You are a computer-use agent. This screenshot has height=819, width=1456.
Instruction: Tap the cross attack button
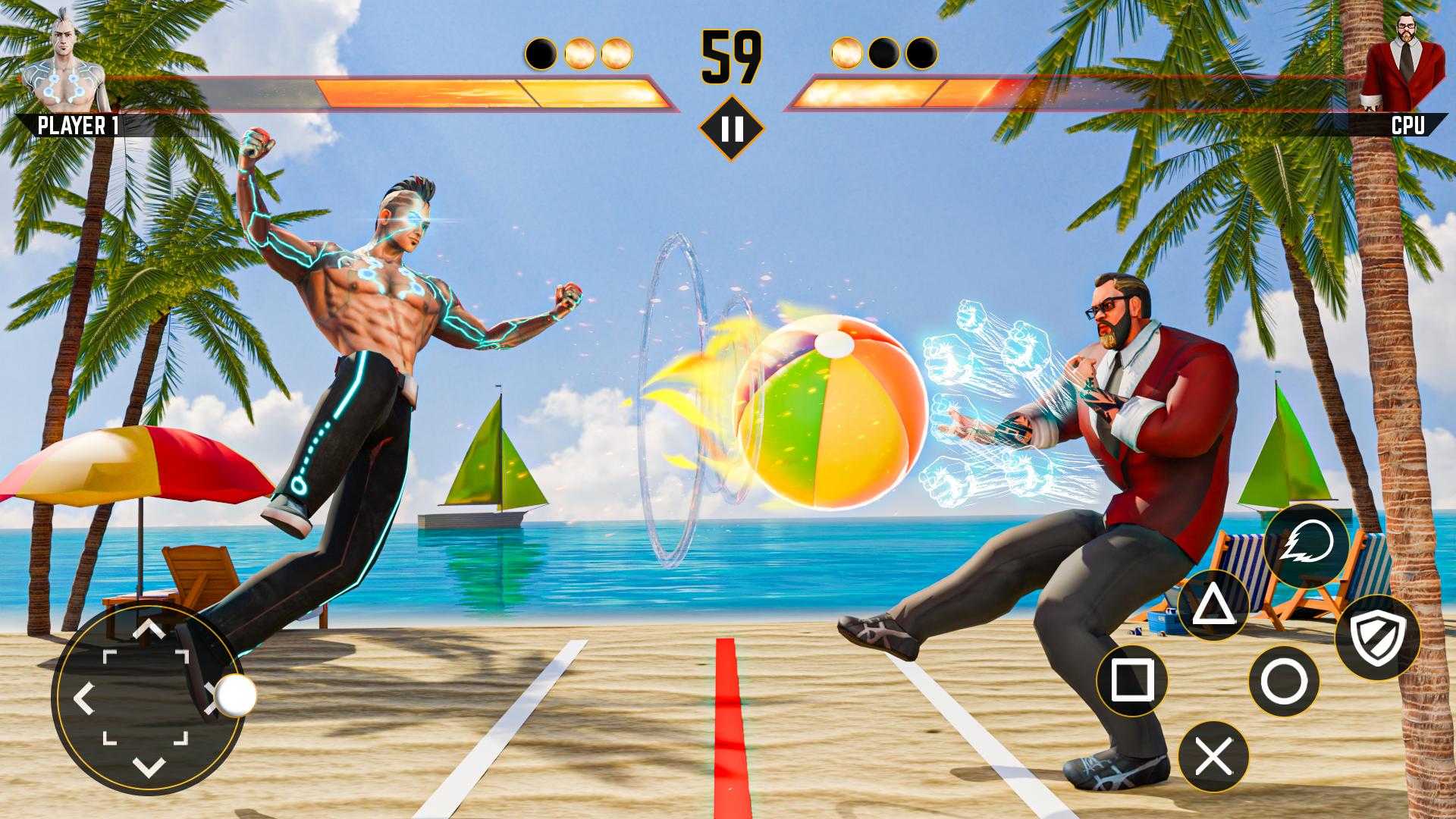click(1213, 757)
